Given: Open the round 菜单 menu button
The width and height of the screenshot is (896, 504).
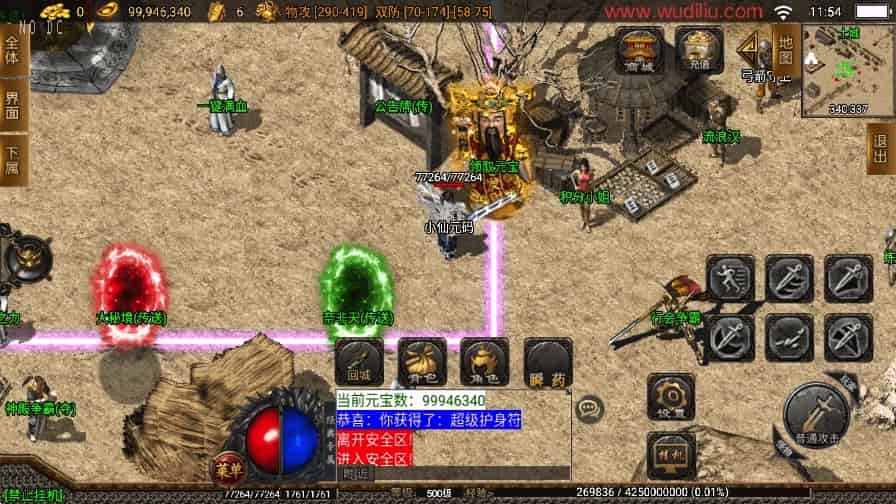Looking at the screenshot, I should [226, 467].
